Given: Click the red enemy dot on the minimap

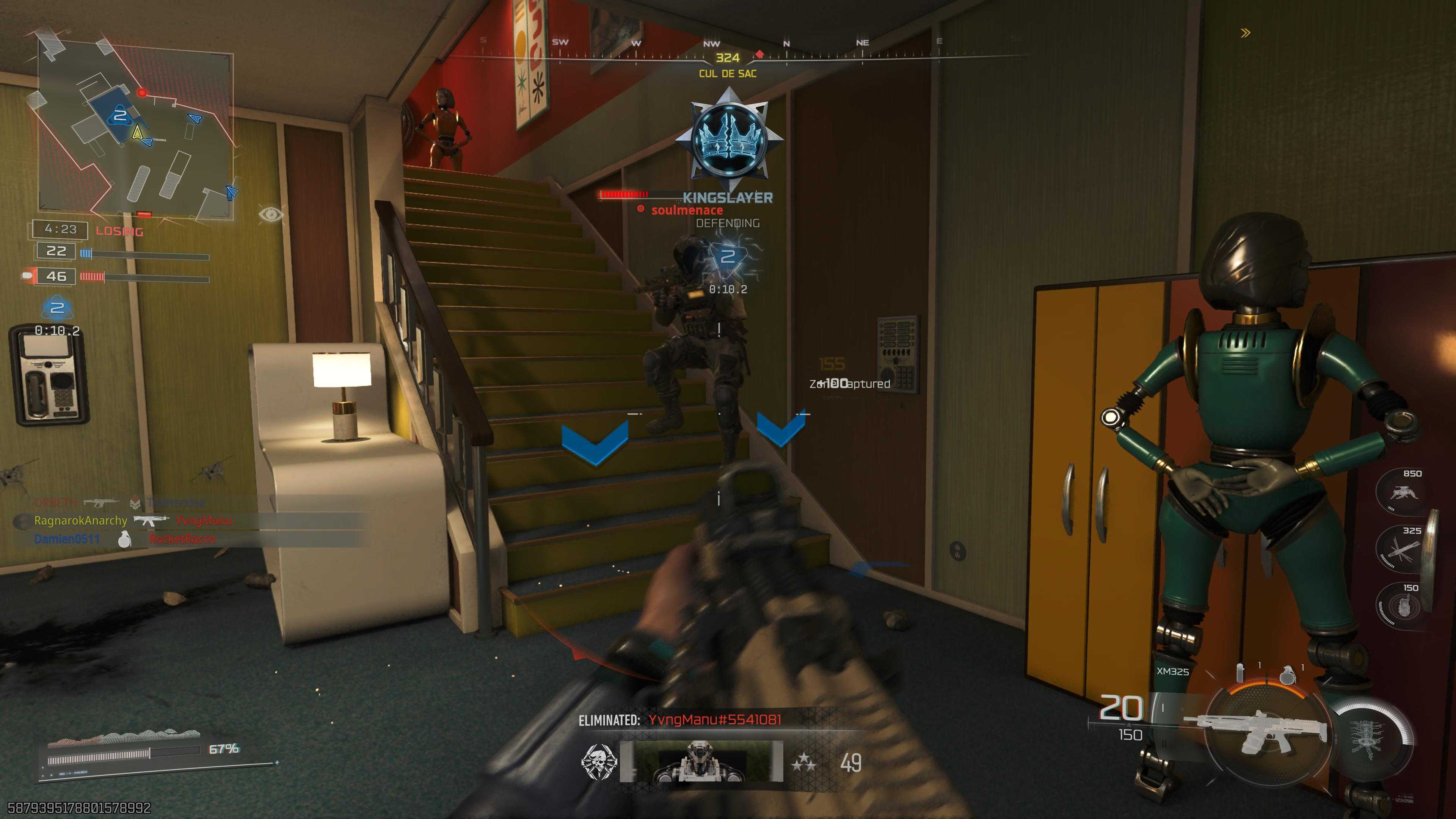Looking at the screenshot, I should tap(142, 92).
